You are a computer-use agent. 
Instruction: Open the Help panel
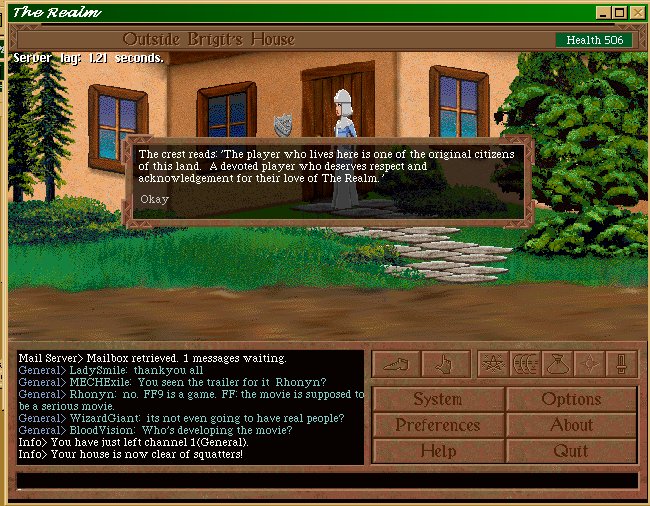(x=437, y=450)
